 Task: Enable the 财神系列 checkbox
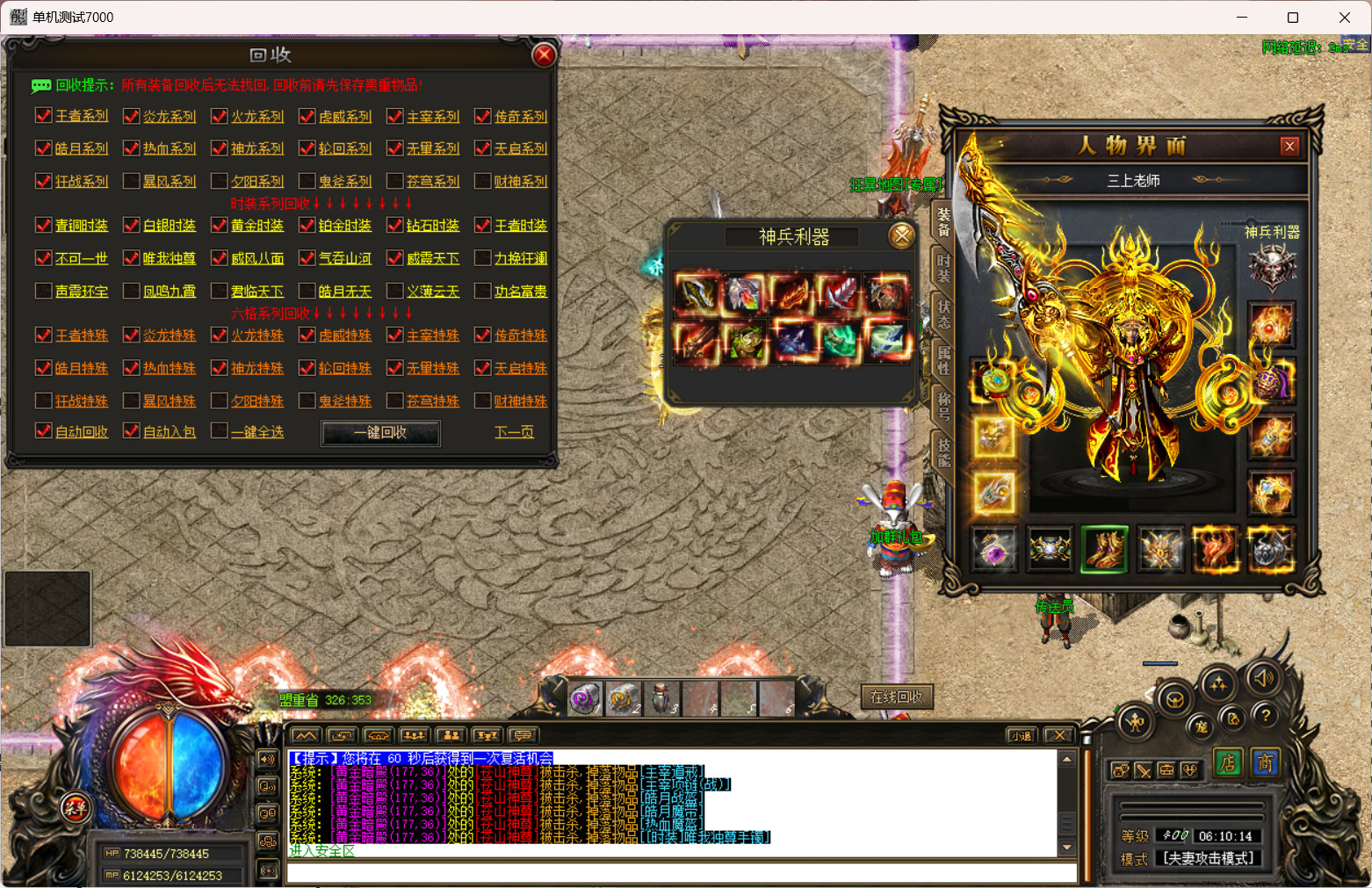[x=482, y=181]
